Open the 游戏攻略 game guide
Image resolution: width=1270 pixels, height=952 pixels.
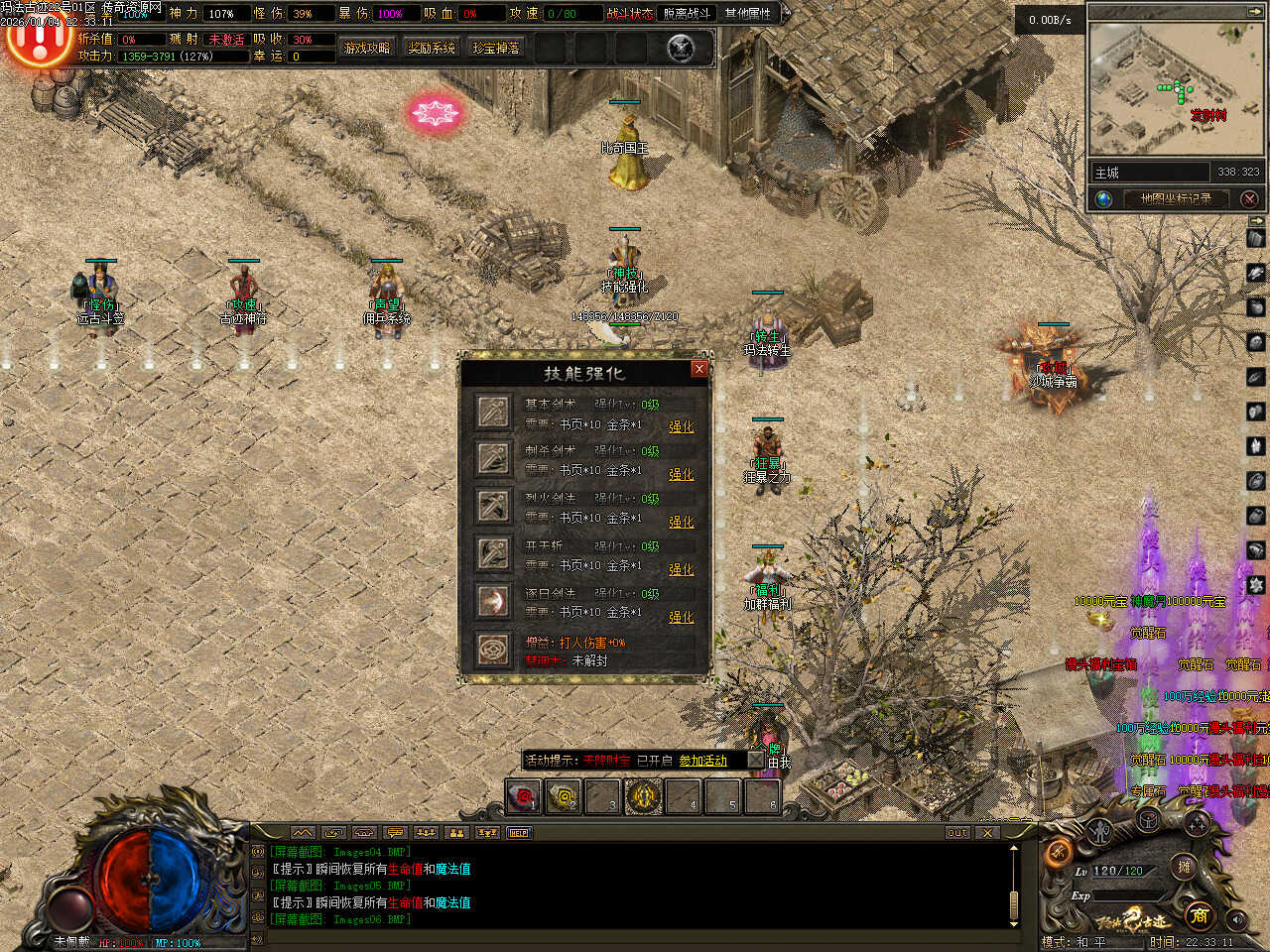[367, 48]
